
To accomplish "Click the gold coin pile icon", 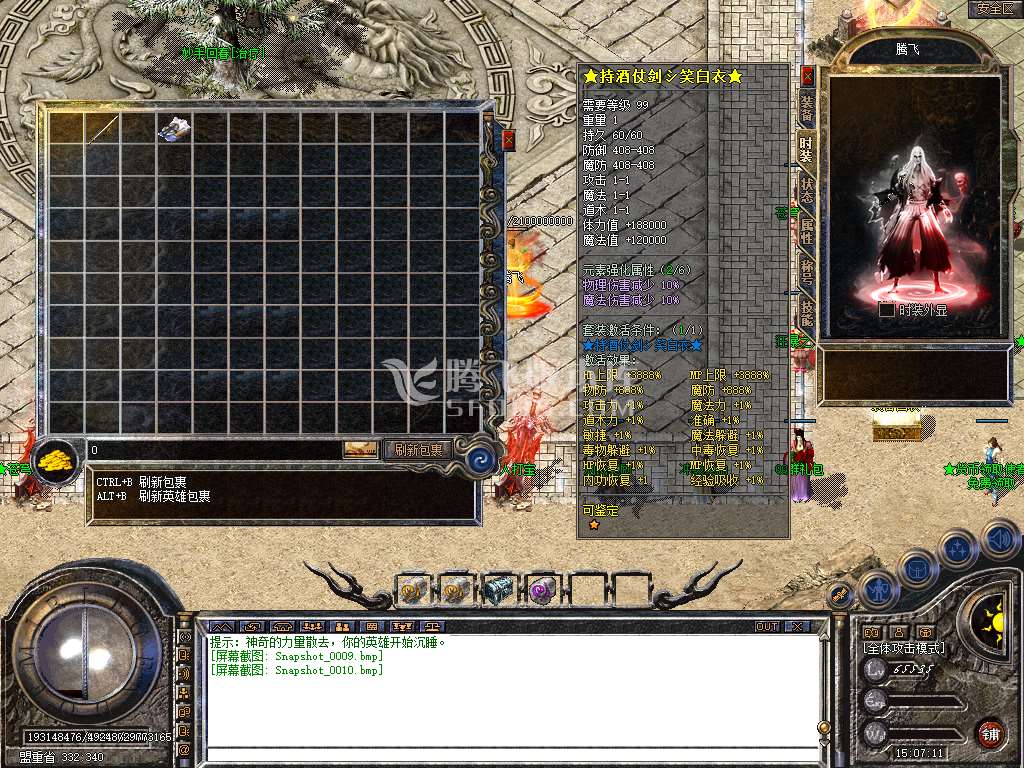I will coord(58,461).
